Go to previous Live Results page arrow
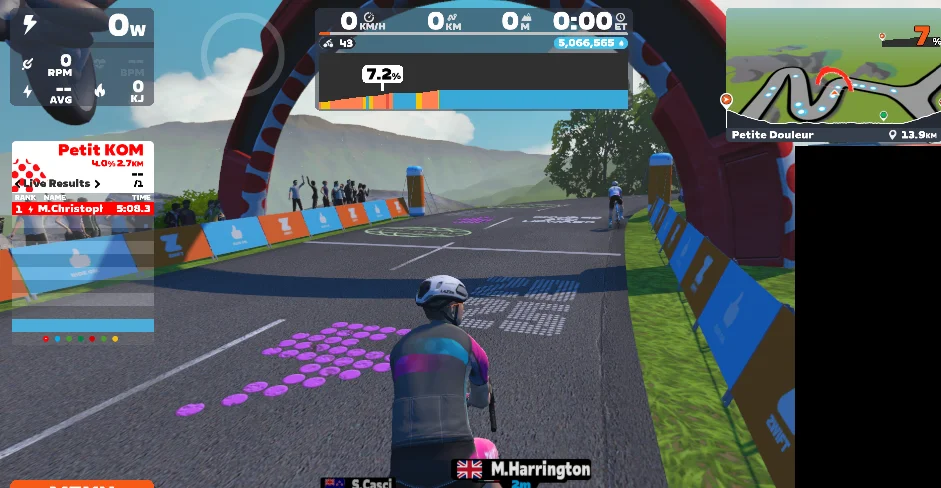 (x=19, y=184)
